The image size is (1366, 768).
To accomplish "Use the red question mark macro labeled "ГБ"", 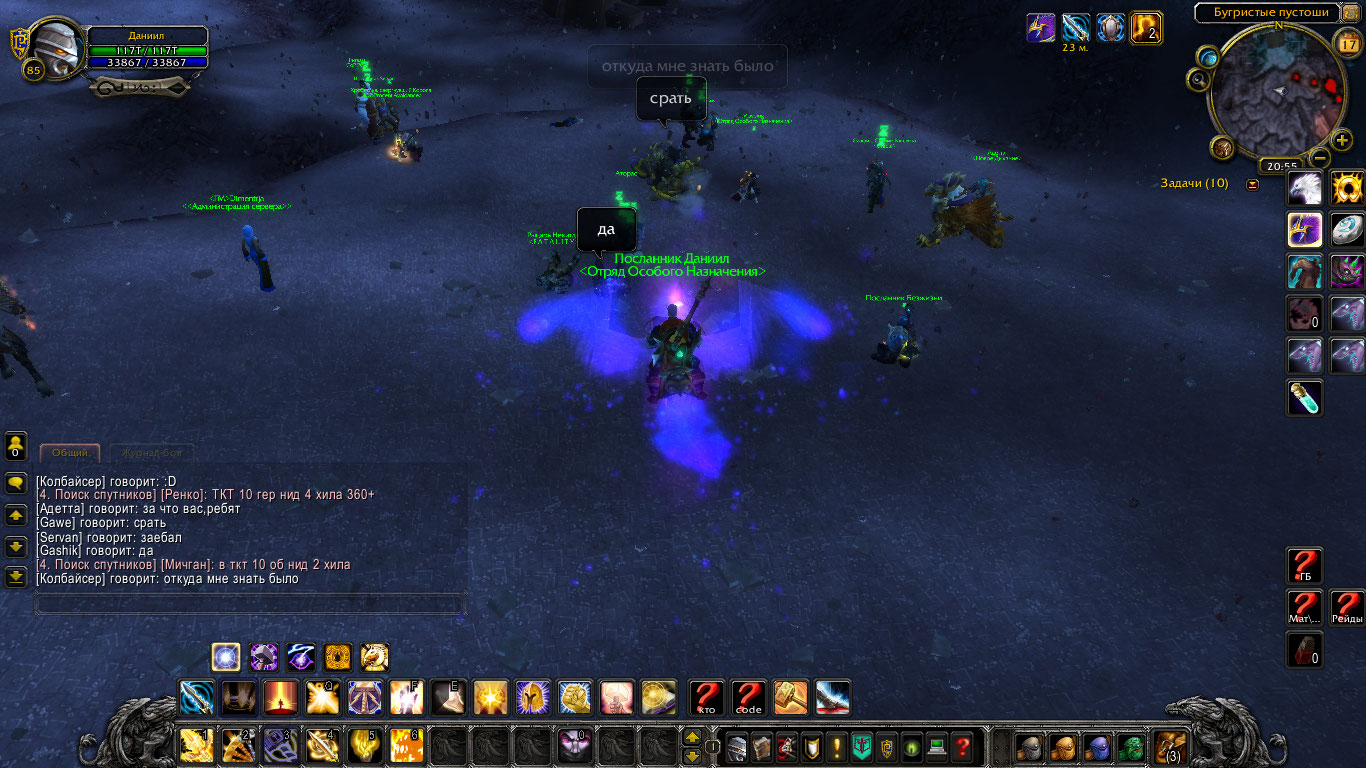I will pyautogui.click(x=1305, y=566).
